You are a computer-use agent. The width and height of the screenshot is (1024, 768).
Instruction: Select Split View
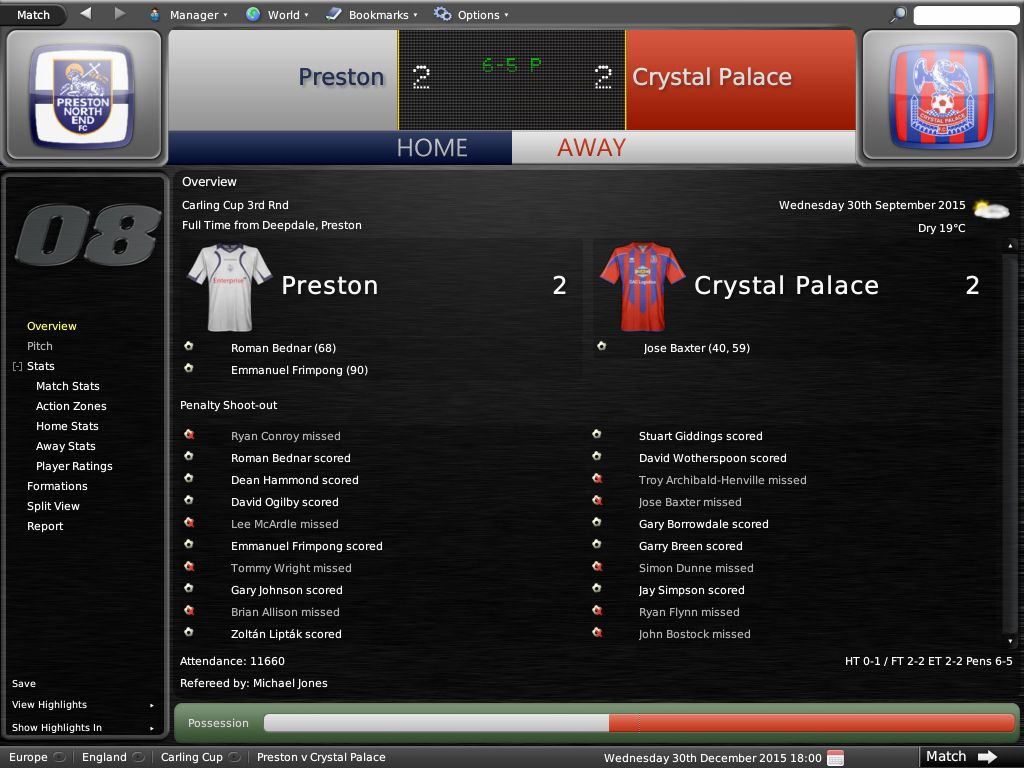[53, 506]
